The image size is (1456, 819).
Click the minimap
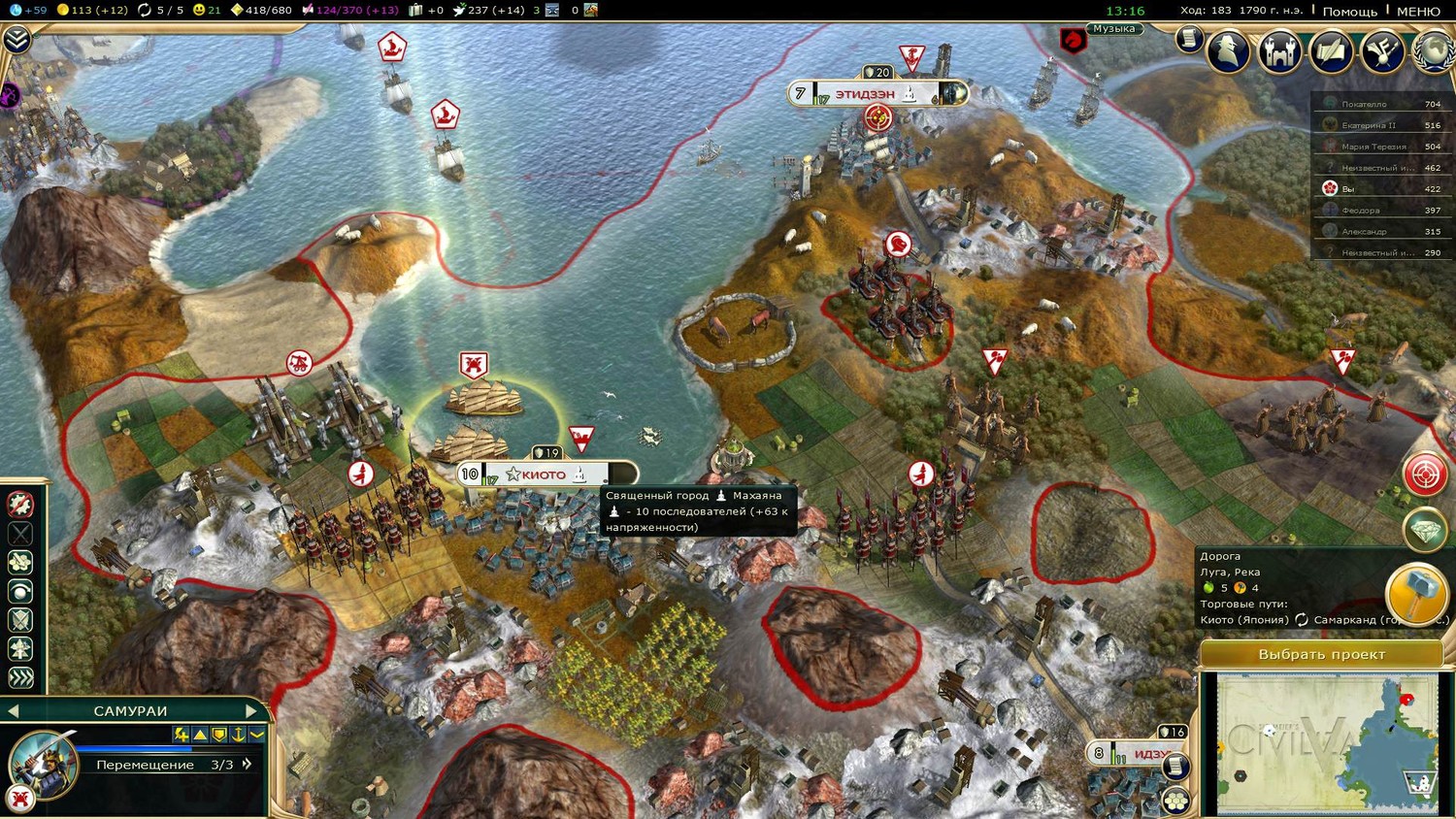1326,742
